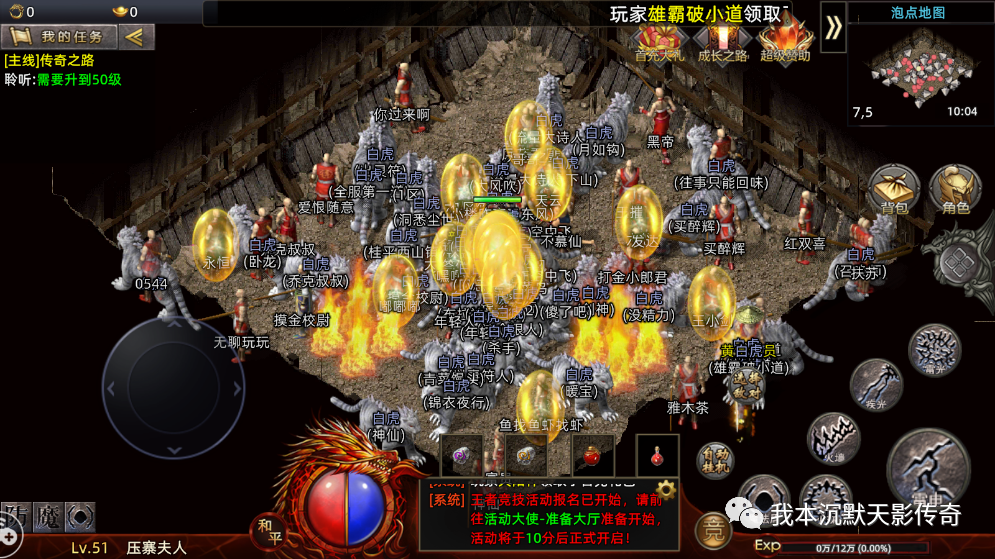Toggle 自动挂机 auto-battle
Image resolution: width=995 pixels, height=559 pixels.
(x=715, y=461)
